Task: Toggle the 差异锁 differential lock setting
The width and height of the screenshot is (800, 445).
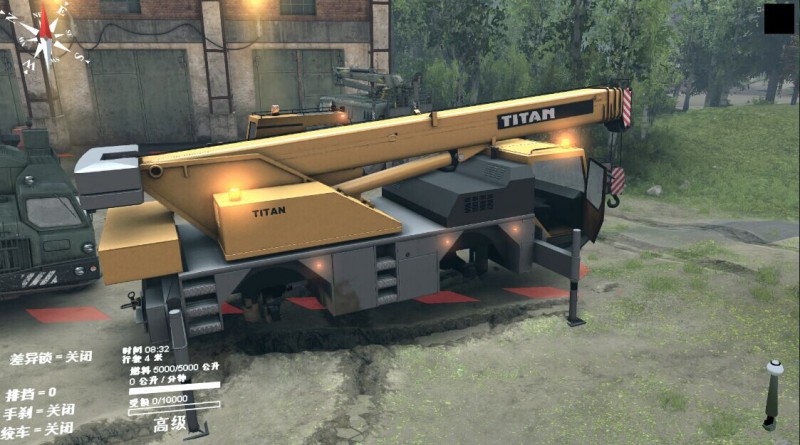Action: (49, 358)
